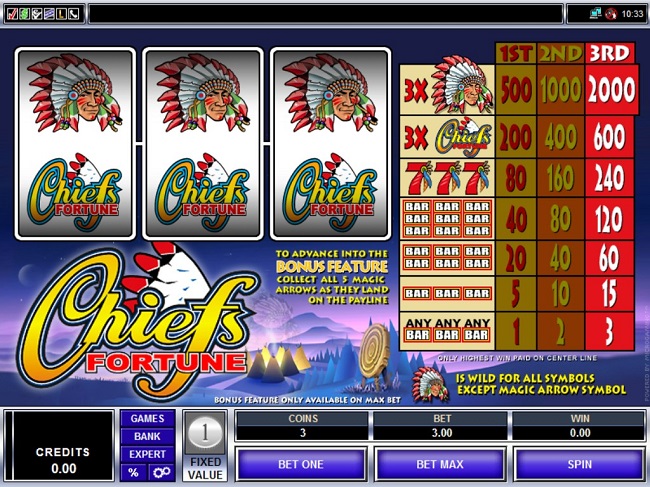Open options via the gears button

click(159, 472)
